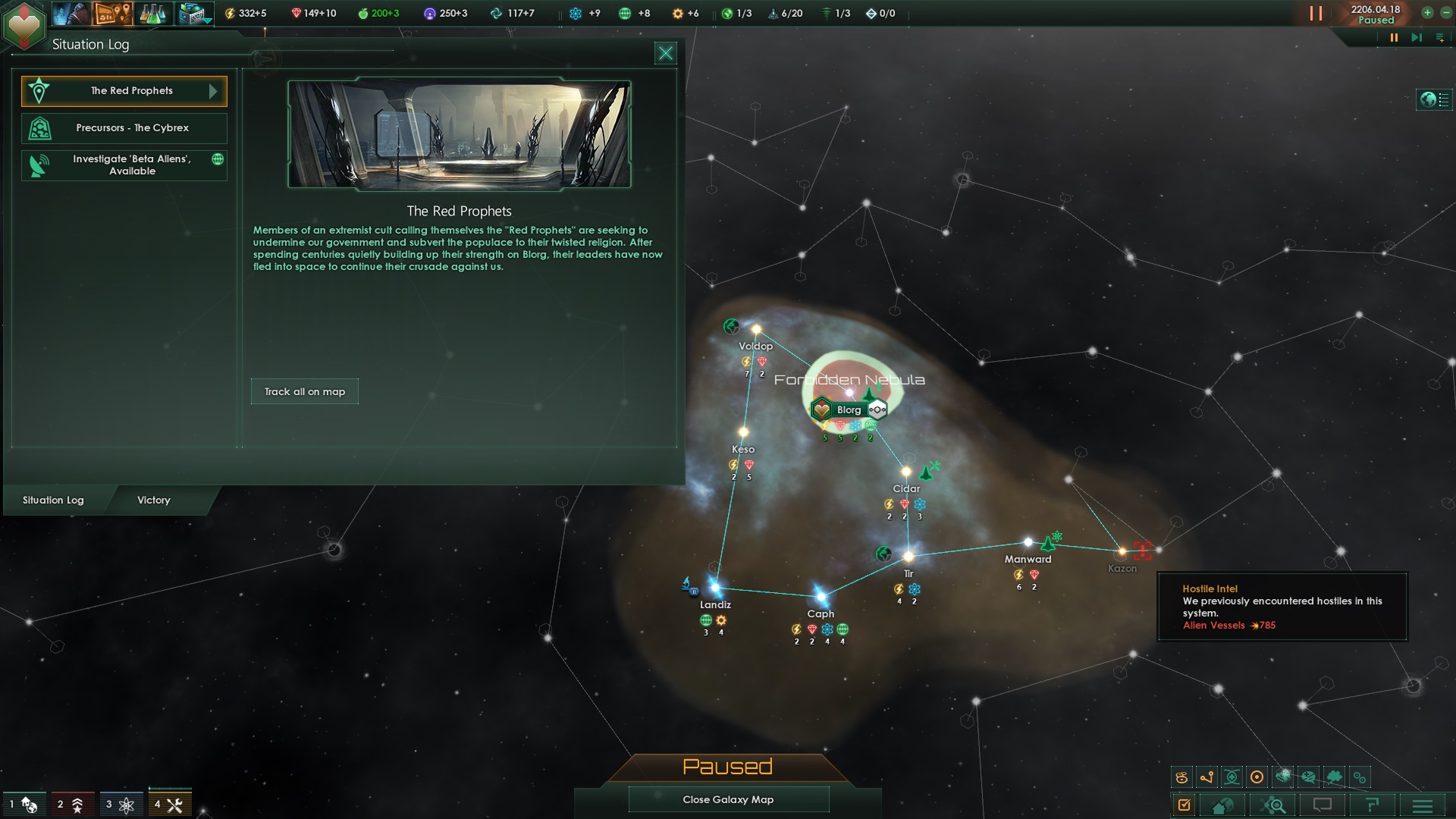Screen dimensions: 1456x819
Task: Open the Contacts panel
Action: 72,13
